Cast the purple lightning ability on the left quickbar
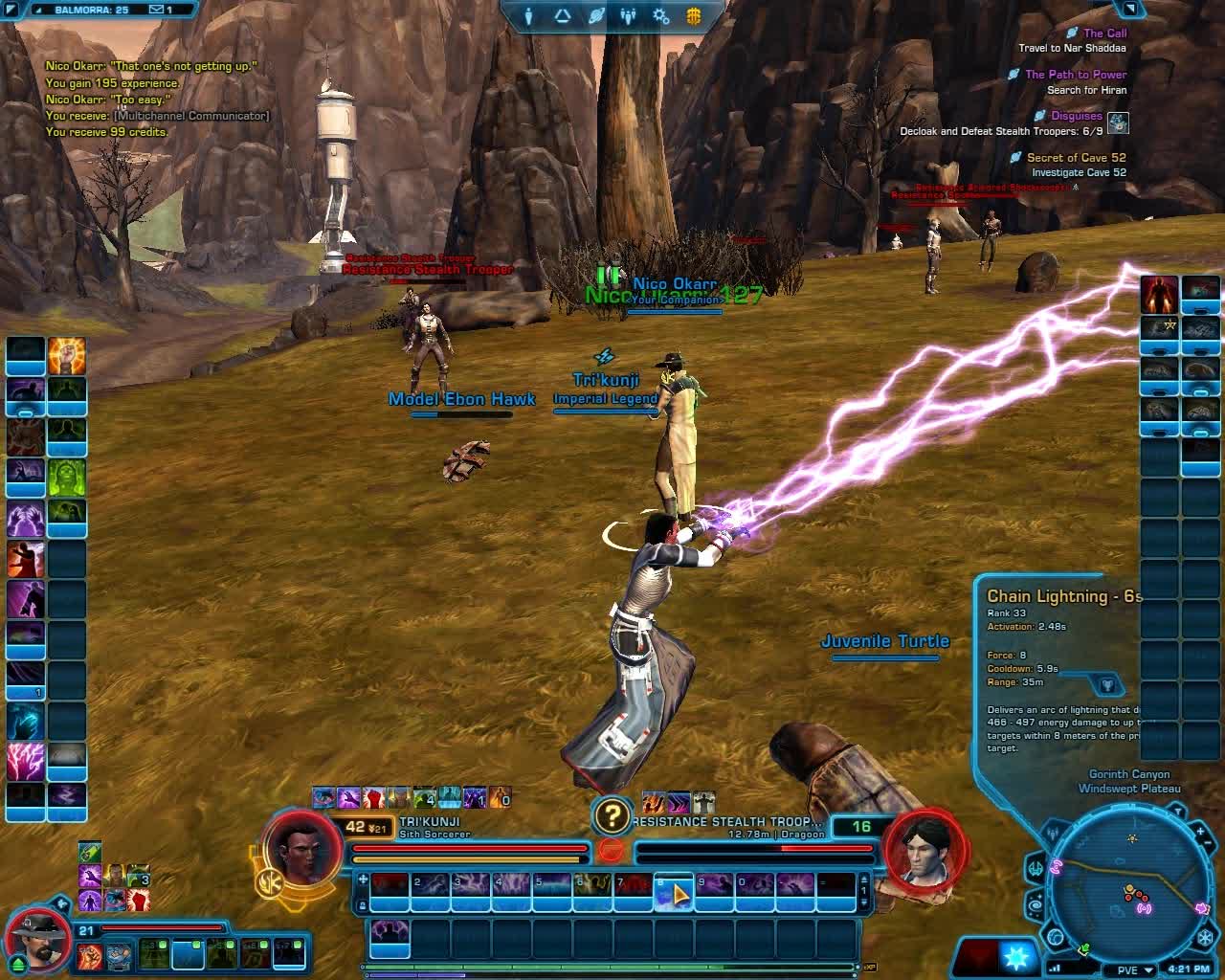Image resolution: width=1225 pixels, height=980 pixels. point(24,759)
